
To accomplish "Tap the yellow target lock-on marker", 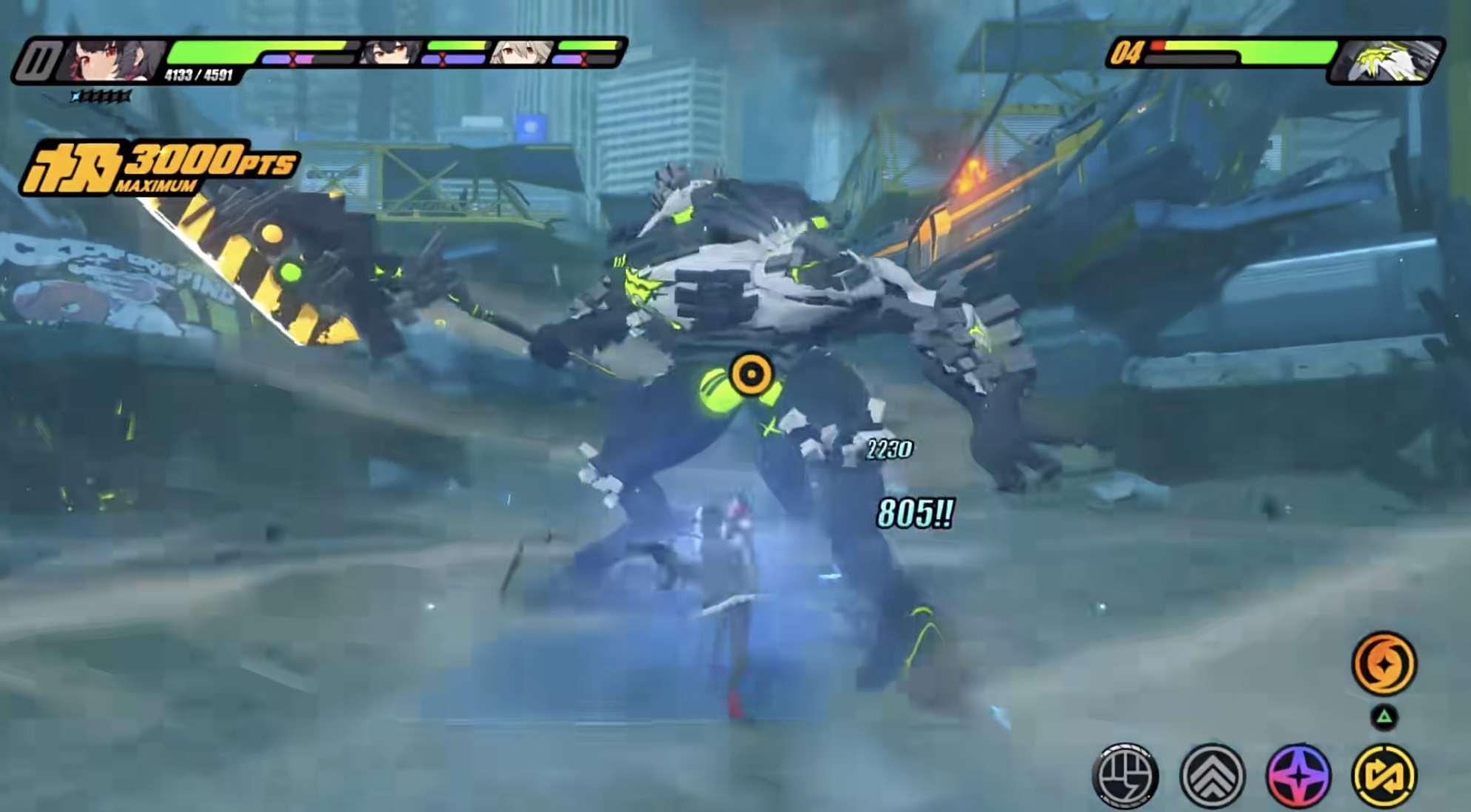I will click(x=751, y=374).
